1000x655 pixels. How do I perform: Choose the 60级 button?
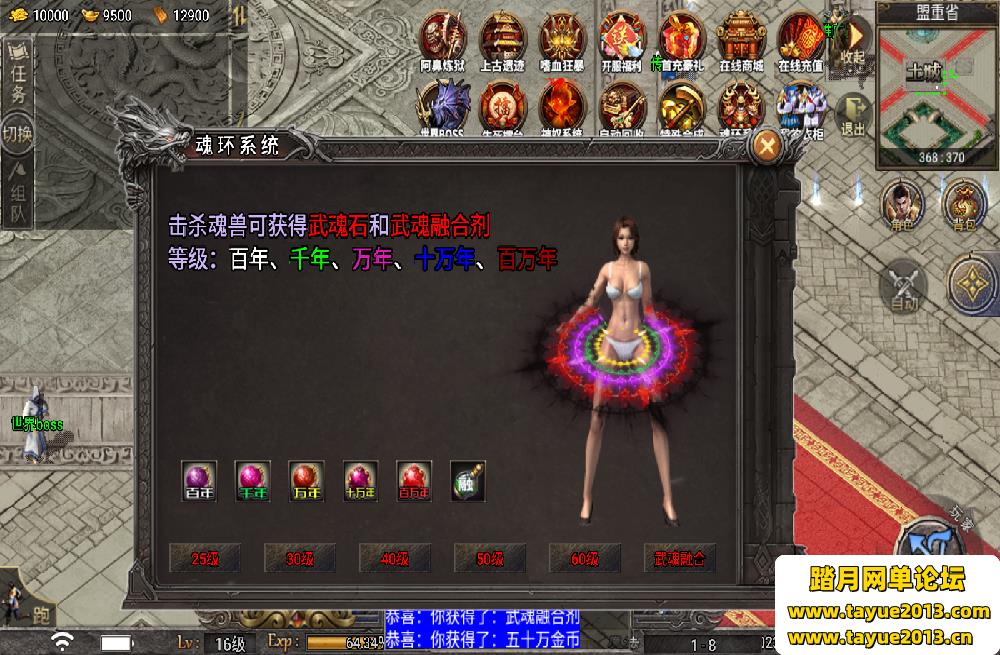584,558
